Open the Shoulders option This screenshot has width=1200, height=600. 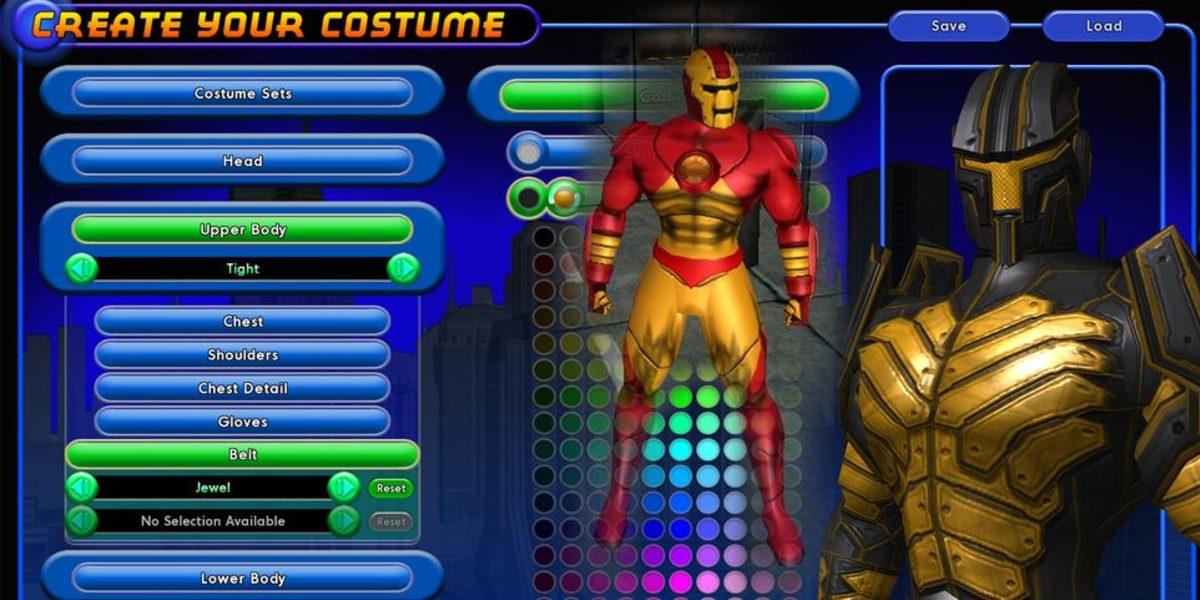click(x=242, y=355)
